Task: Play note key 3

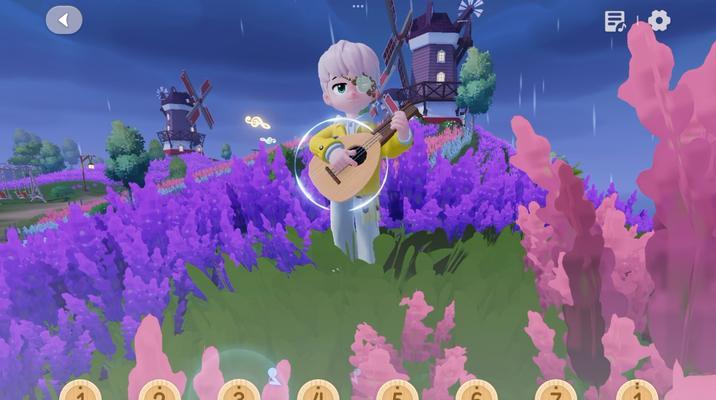Action: tap(238, 391)
